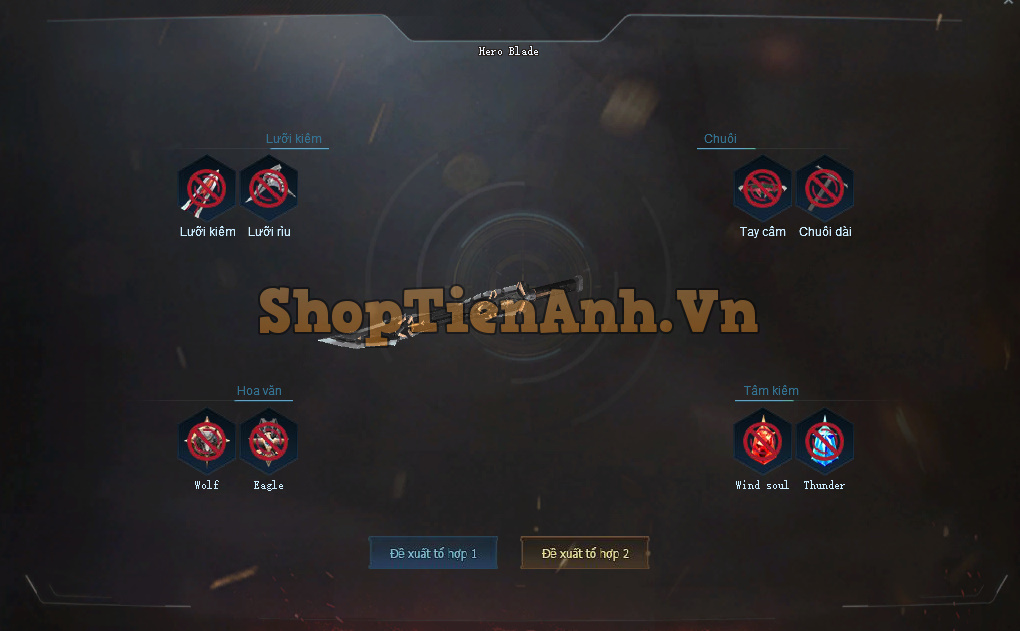This screenshot has width=1020, height=631.
Task: Choose the blue Thunder gem icon
Action: click(x=825, y=441)
